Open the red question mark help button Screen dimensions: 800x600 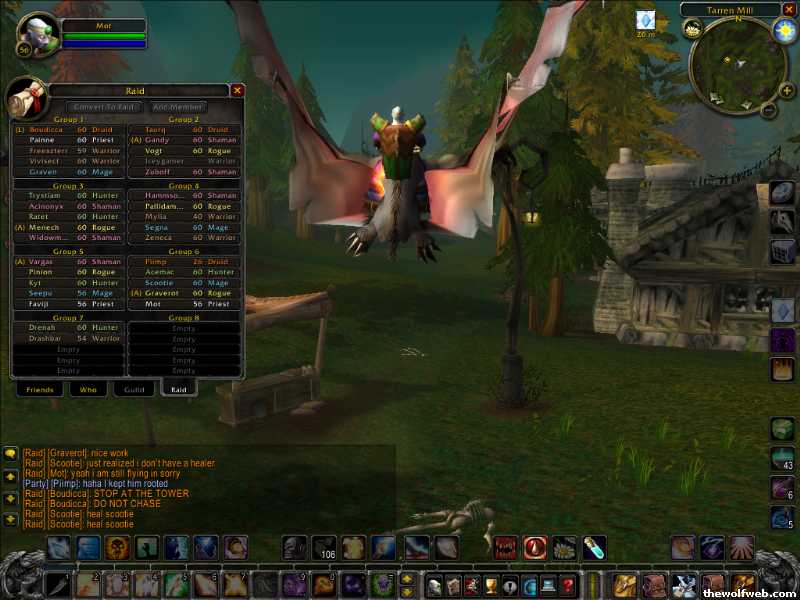pyautogui.click(x=568, y=585)
